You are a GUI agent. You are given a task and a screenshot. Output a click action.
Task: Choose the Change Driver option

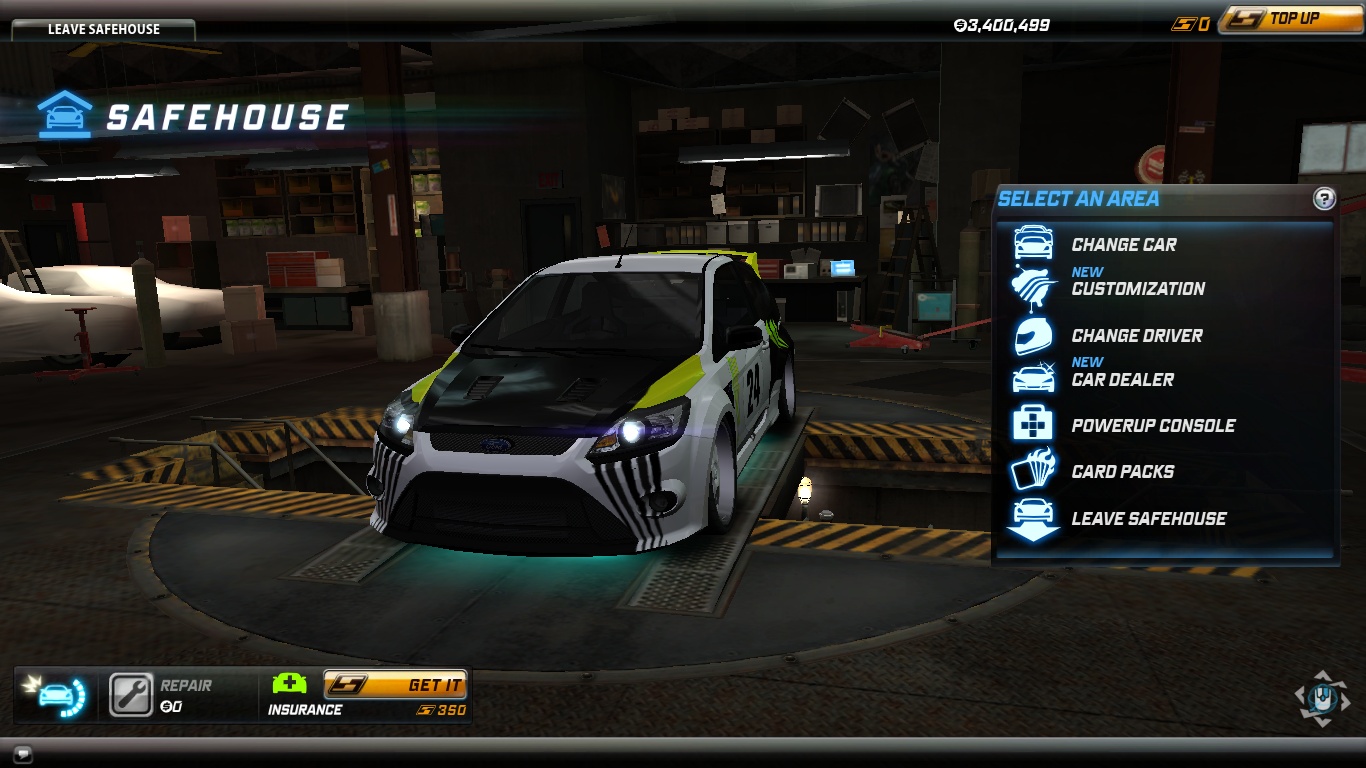[x=1136, y=336]
